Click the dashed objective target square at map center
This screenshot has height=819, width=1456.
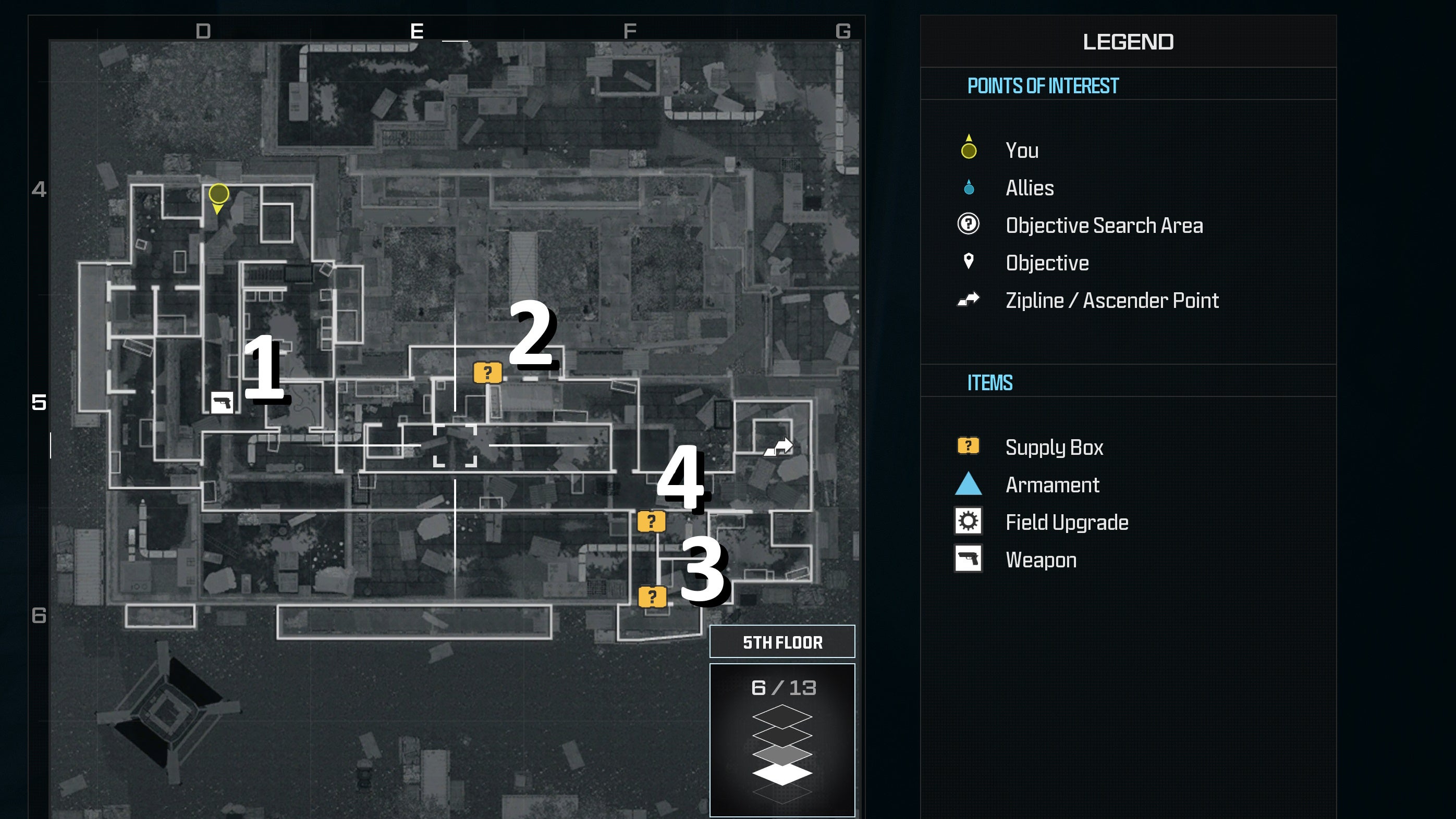[x=456, y=445]
